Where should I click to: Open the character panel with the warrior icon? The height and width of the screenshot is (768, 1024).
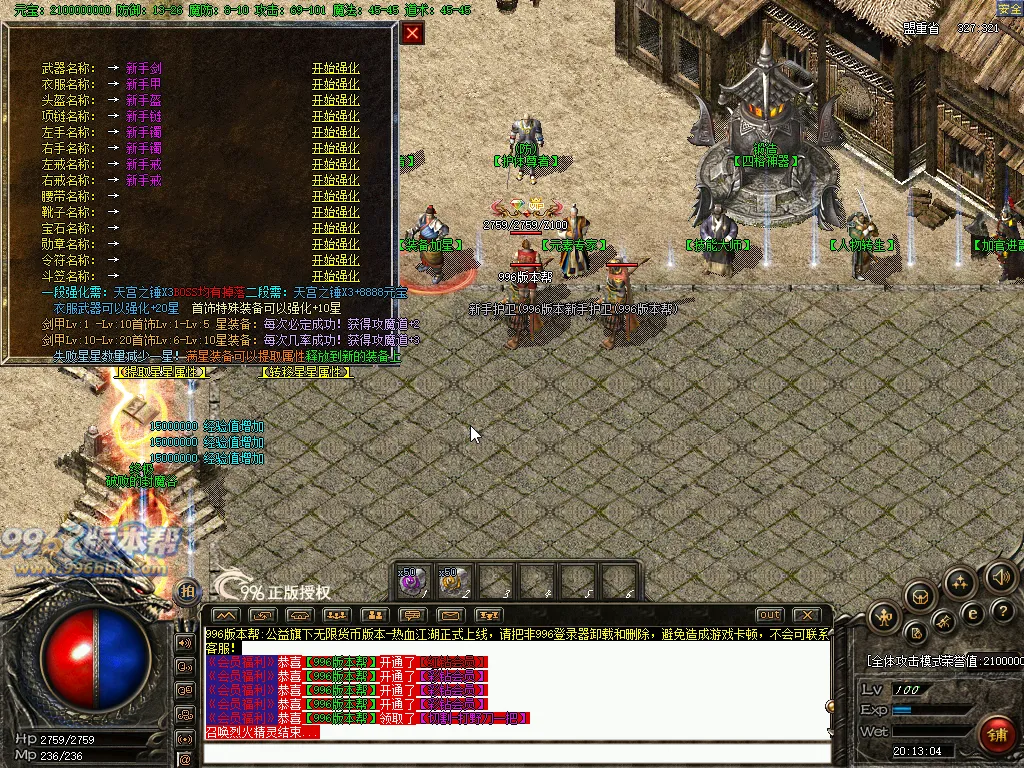tap(884, 617)
